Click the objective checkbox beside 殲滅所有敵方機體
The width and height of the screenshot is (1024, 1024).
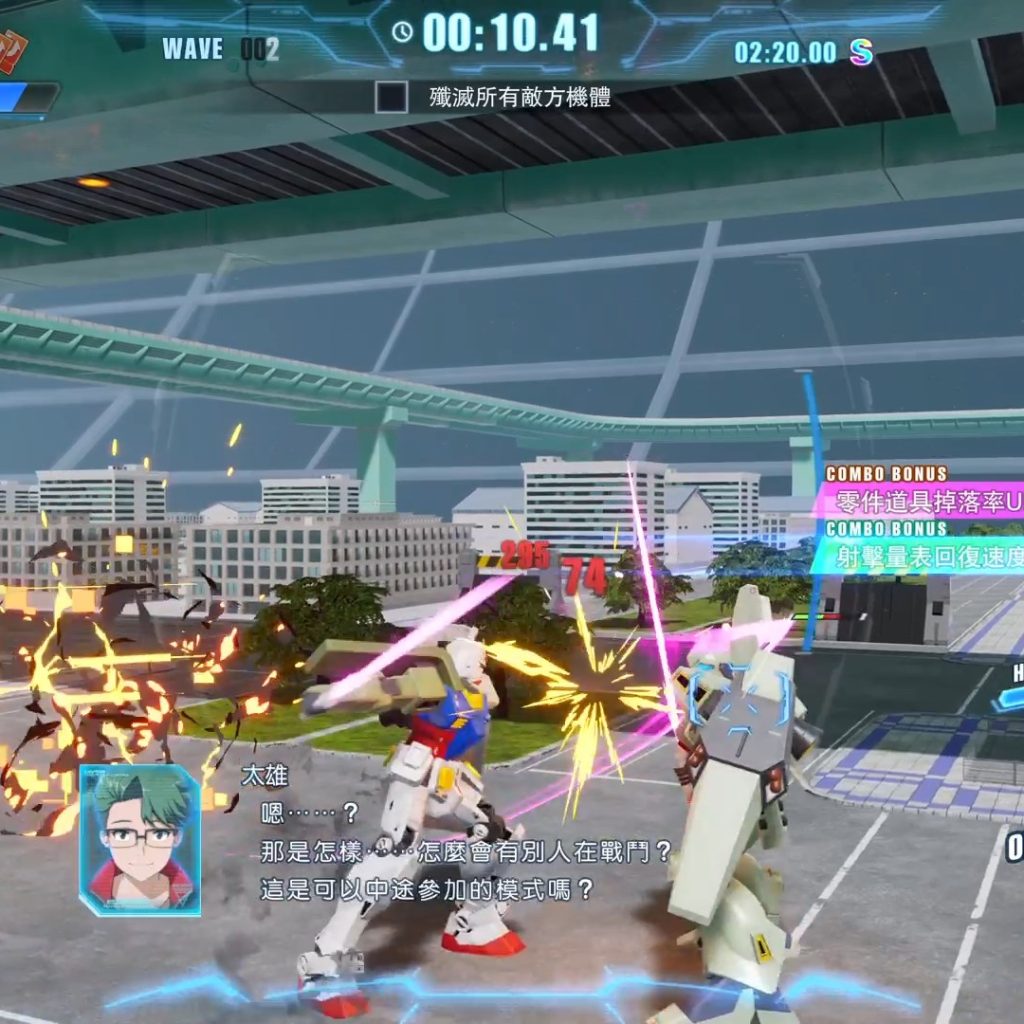tap(391, 97)
